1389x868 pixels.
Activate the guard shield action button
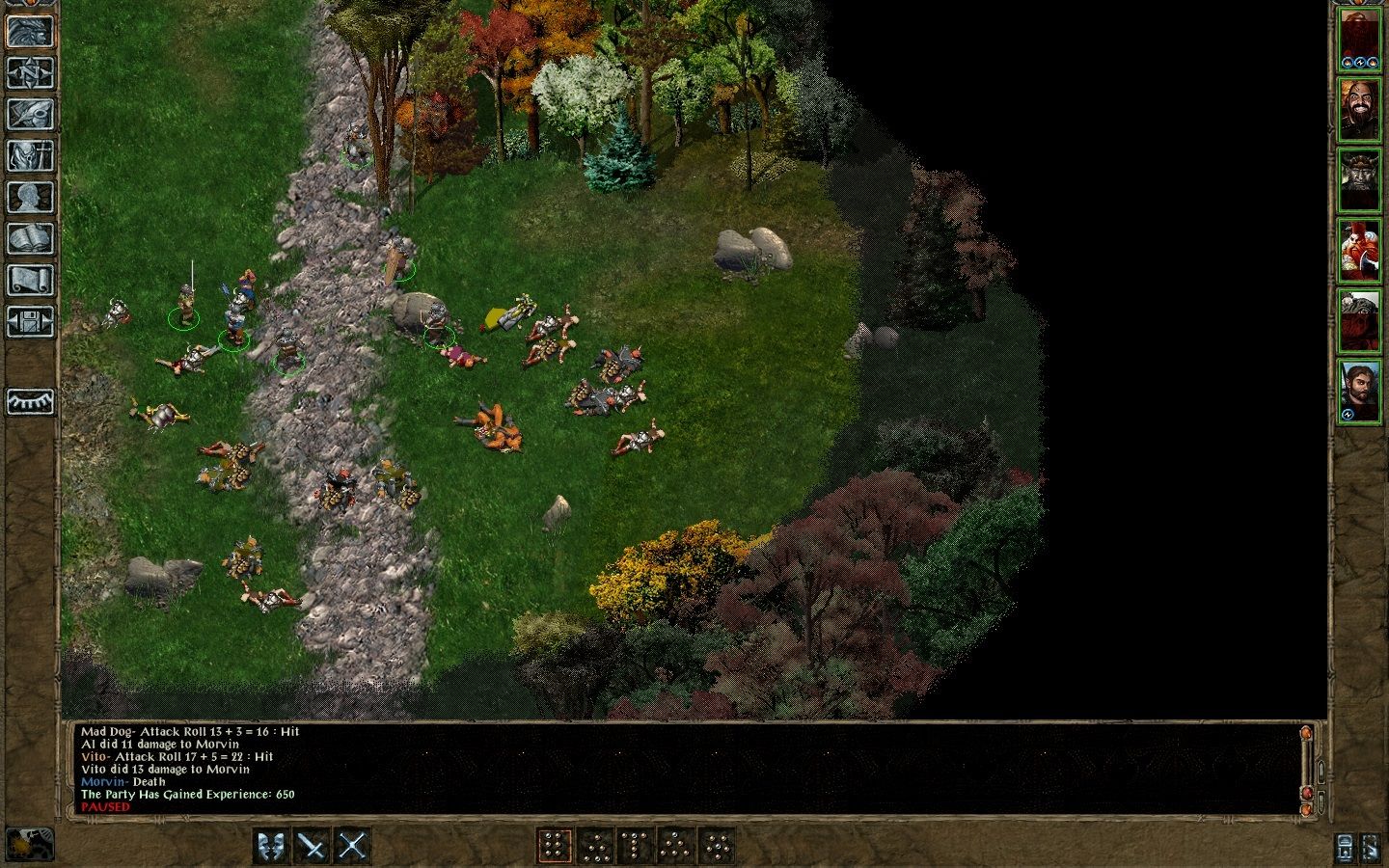tap(272, 847)
